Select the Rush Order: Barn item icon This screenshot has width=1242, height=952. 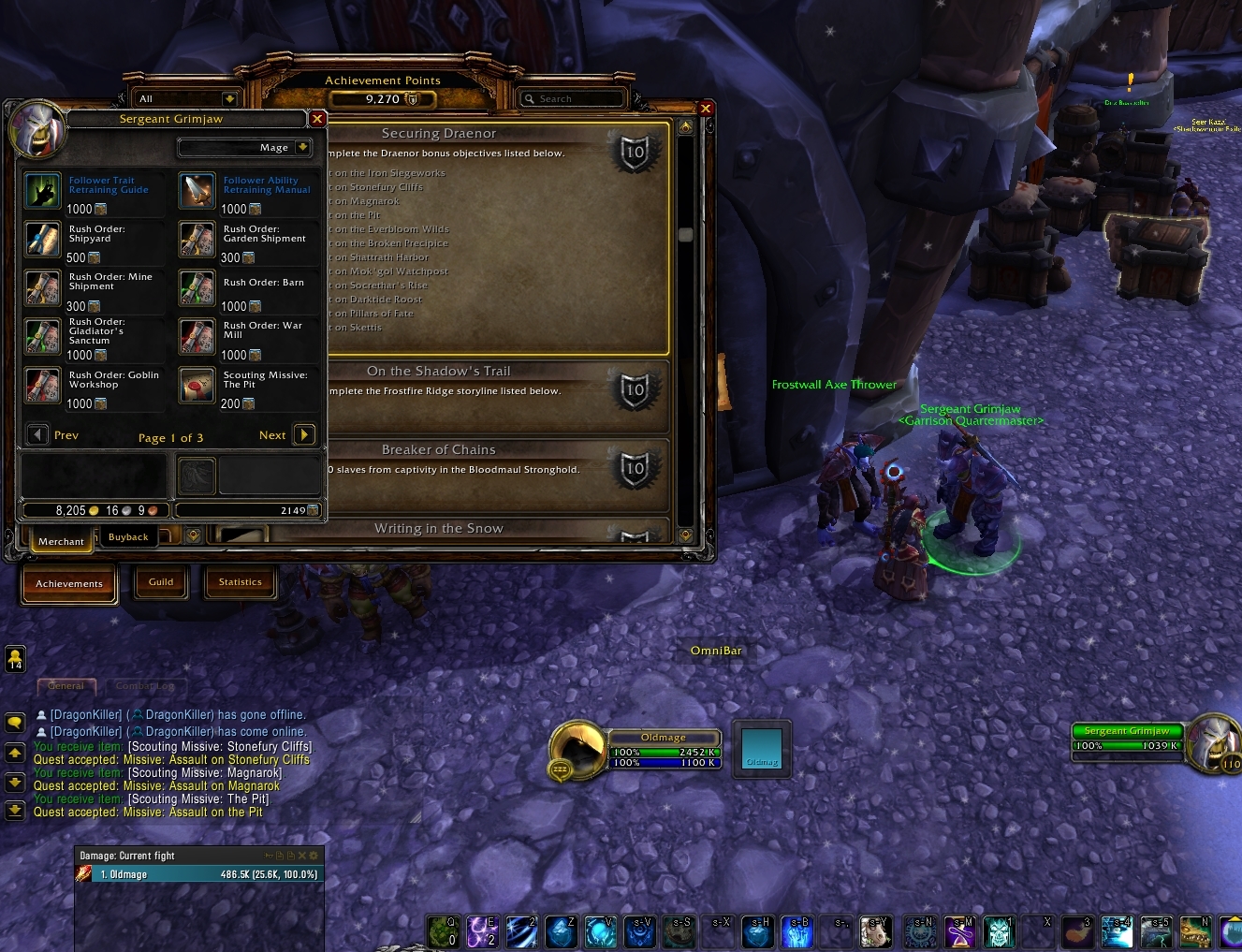tap(197, 288)
